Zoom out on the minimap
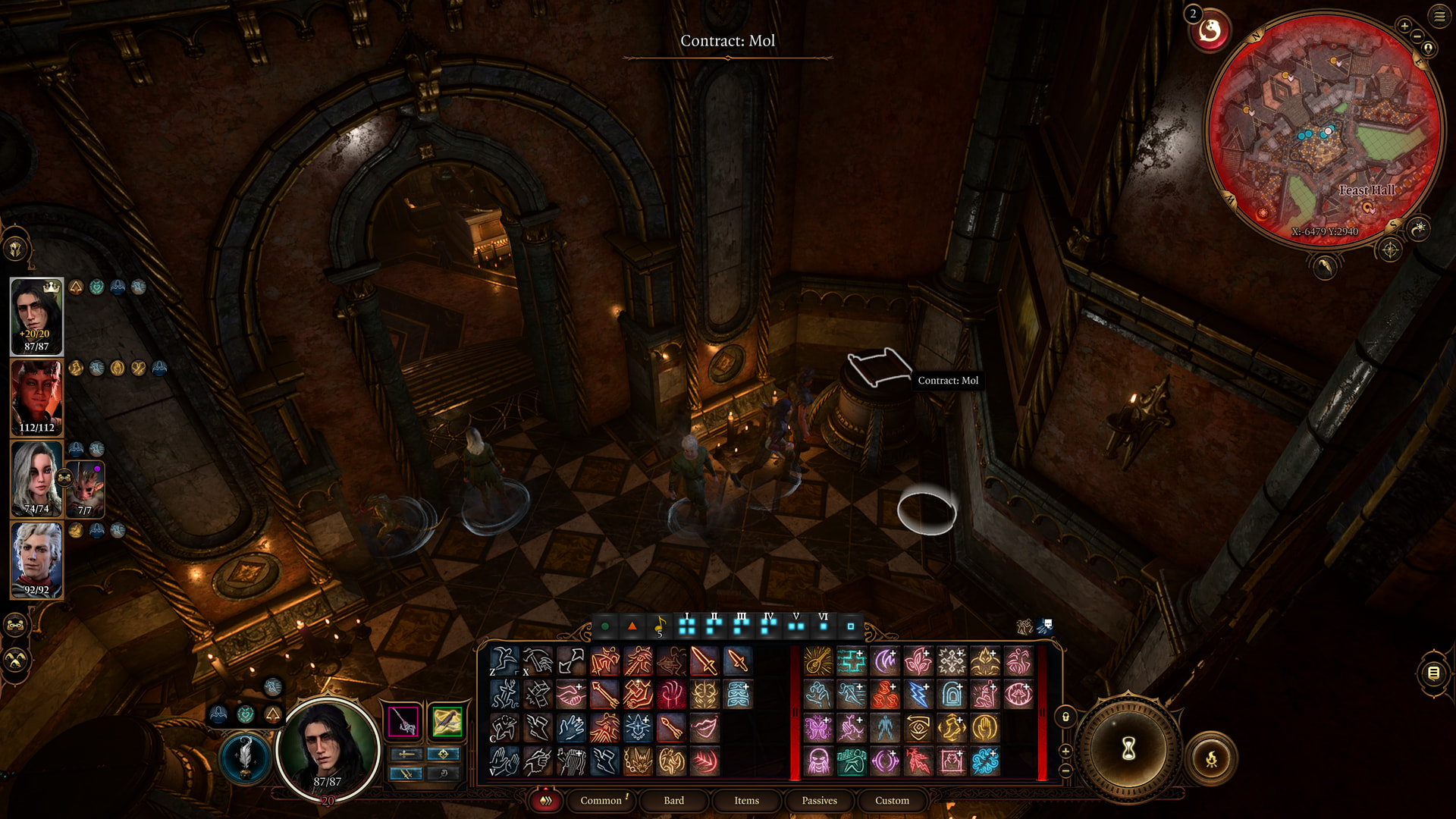The image size is (1456, 819). [1417, 36]
